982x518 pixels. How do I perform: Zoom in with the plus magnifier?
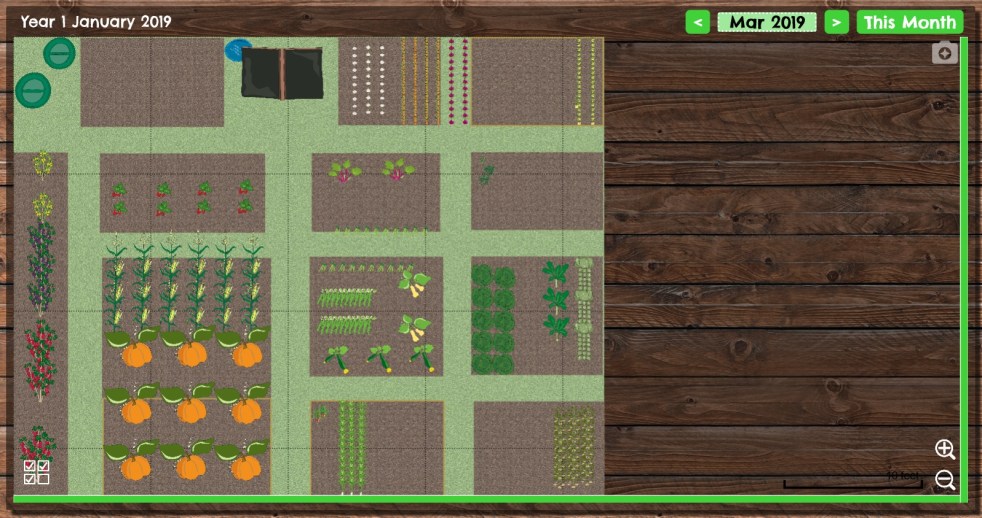pyautogui.click(x=945, y=449)
